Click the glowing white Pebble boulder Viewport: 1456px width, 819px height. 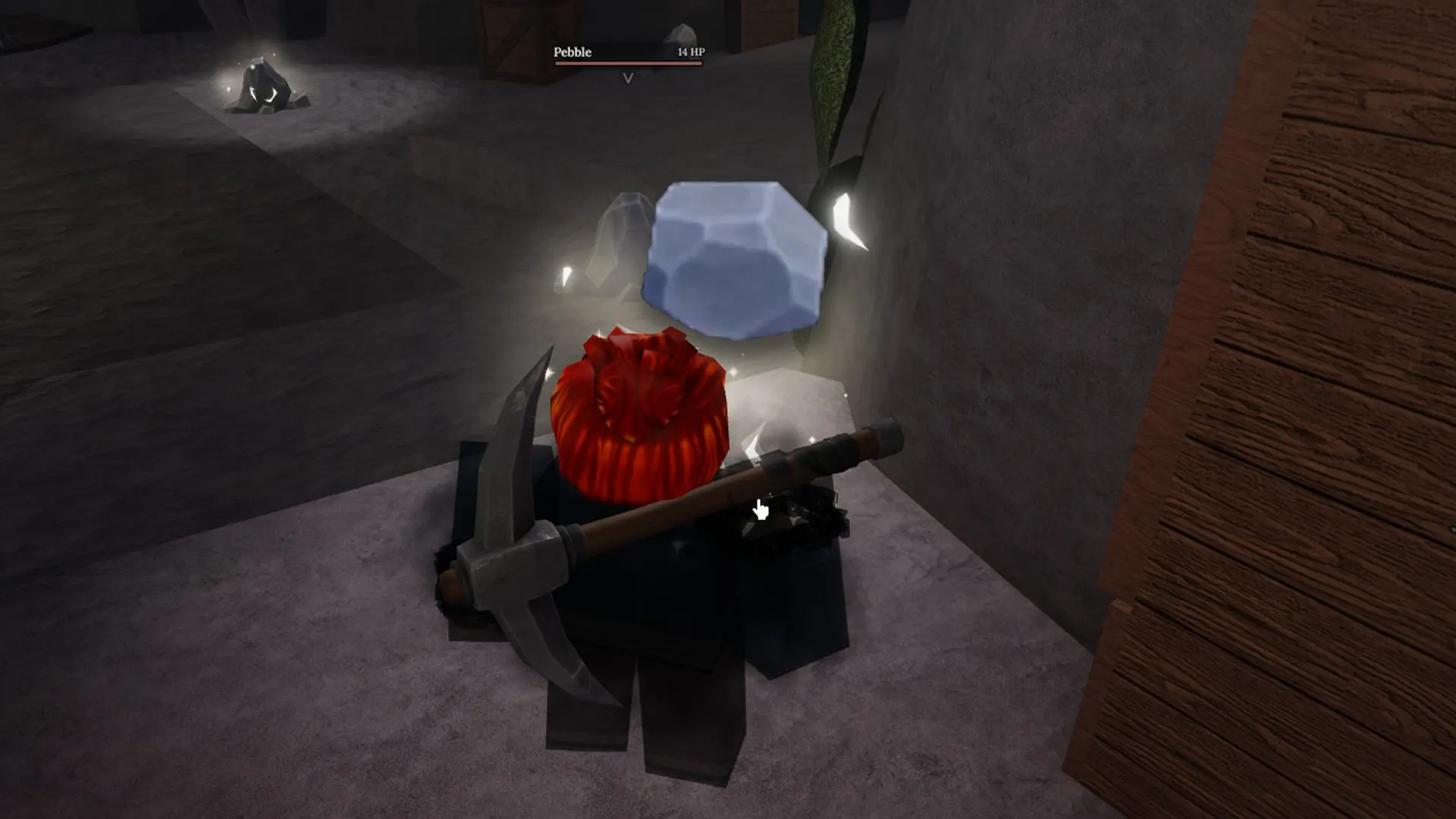736,258
